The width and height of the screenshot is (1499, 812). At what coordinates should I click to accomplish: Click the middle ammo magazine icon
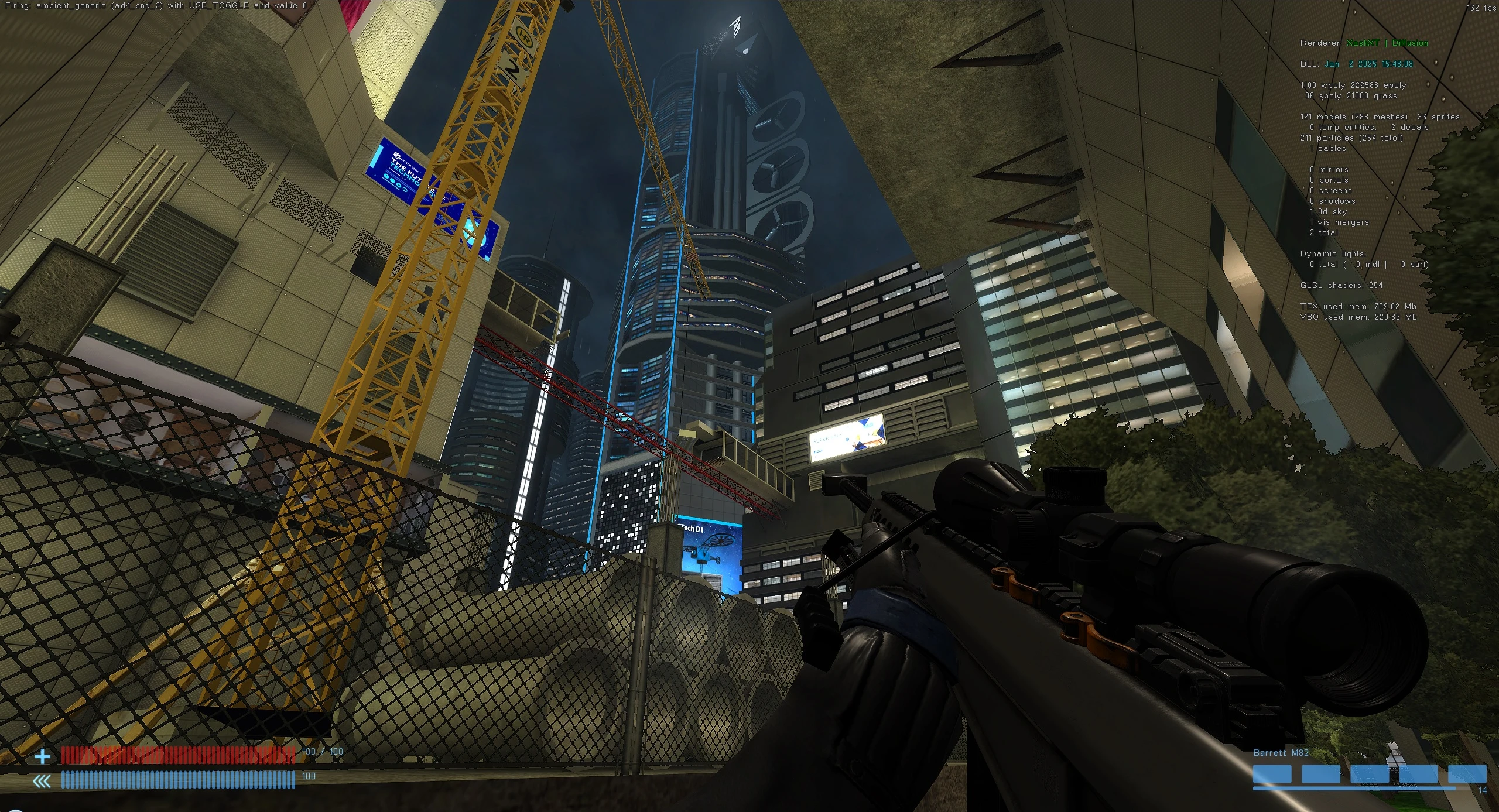click(1370, 774)
